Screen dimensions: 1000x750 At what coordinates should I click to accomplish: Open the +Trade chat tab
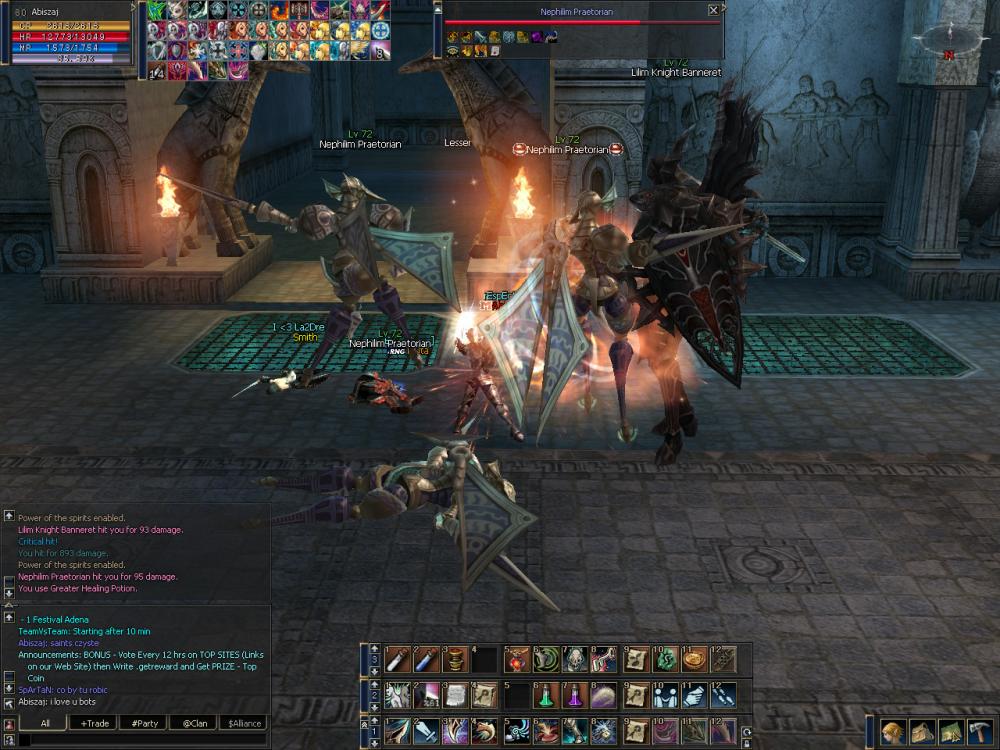pos(96,723)
